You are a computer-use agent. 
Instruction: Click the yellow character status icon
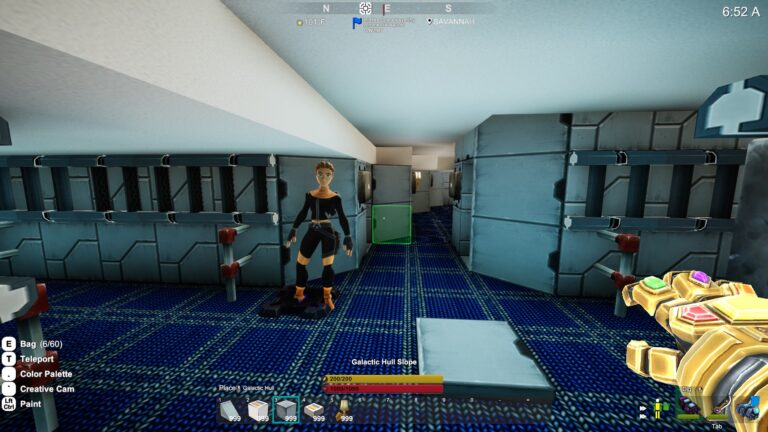coord(658,408)
